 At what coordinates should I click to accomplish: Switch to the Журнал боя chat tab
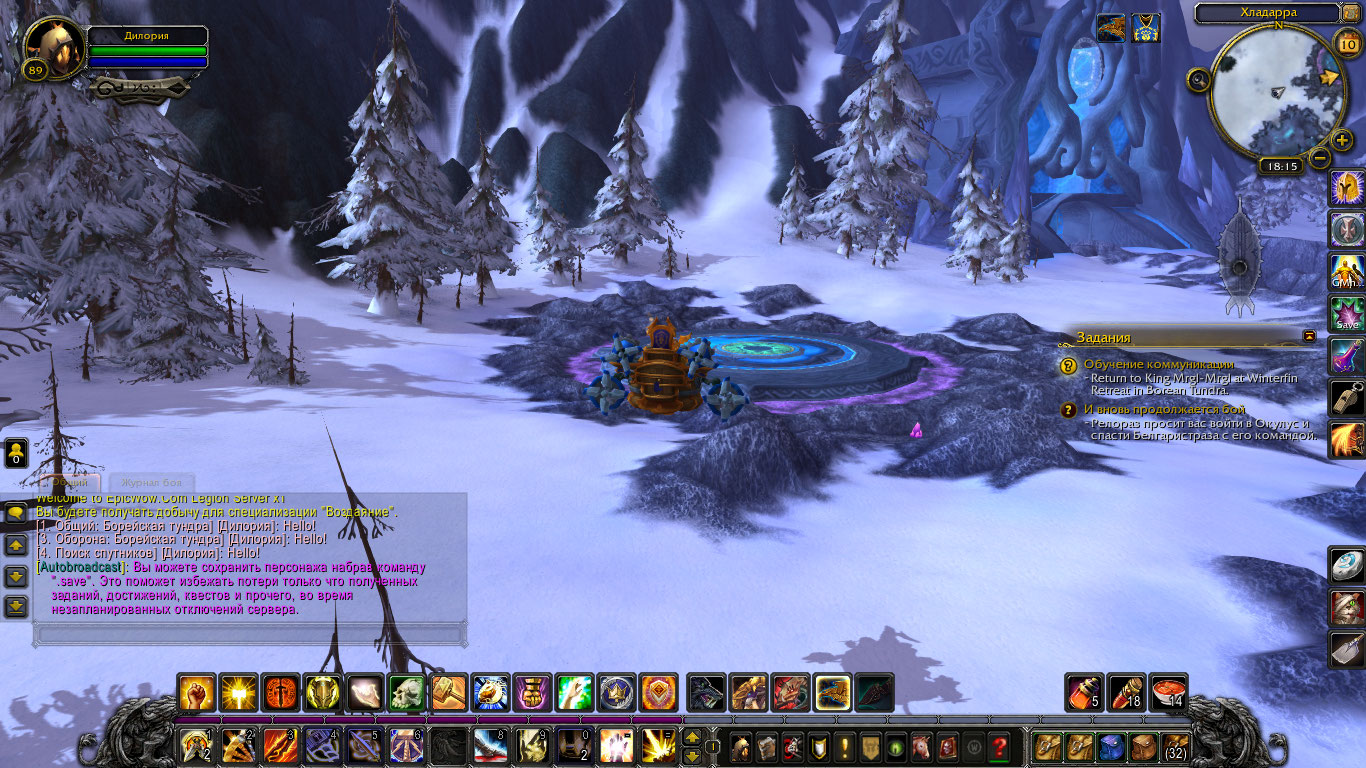(x=146, y=482)
